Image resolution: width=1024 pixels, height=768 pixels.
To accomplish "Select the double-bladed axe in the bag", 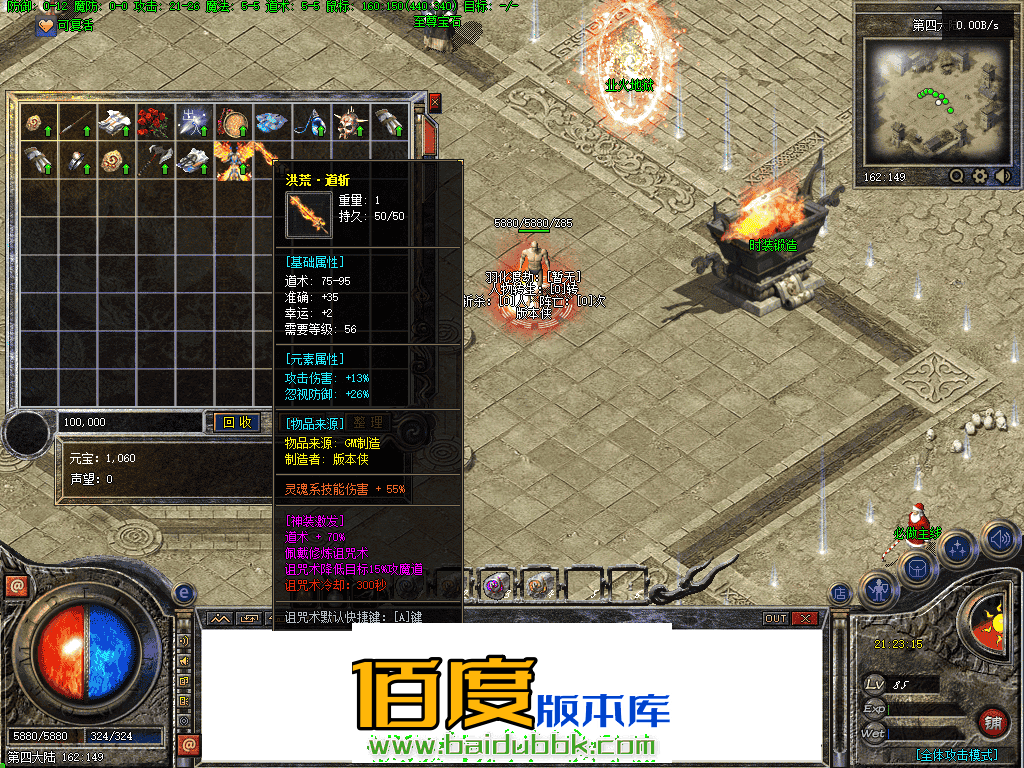I will click(x=153, y=160).
